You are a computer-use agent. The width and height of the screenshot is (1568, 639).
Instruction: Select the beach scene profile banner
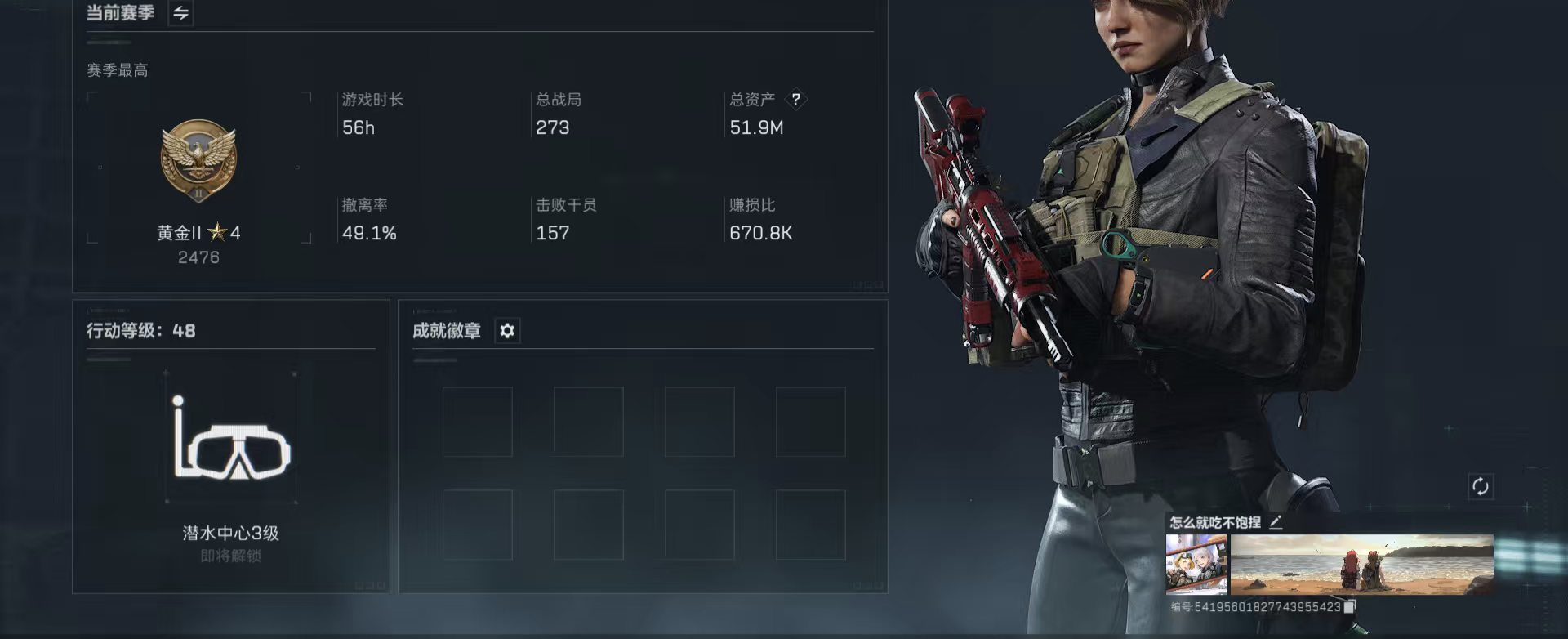tap(1361, 564)
